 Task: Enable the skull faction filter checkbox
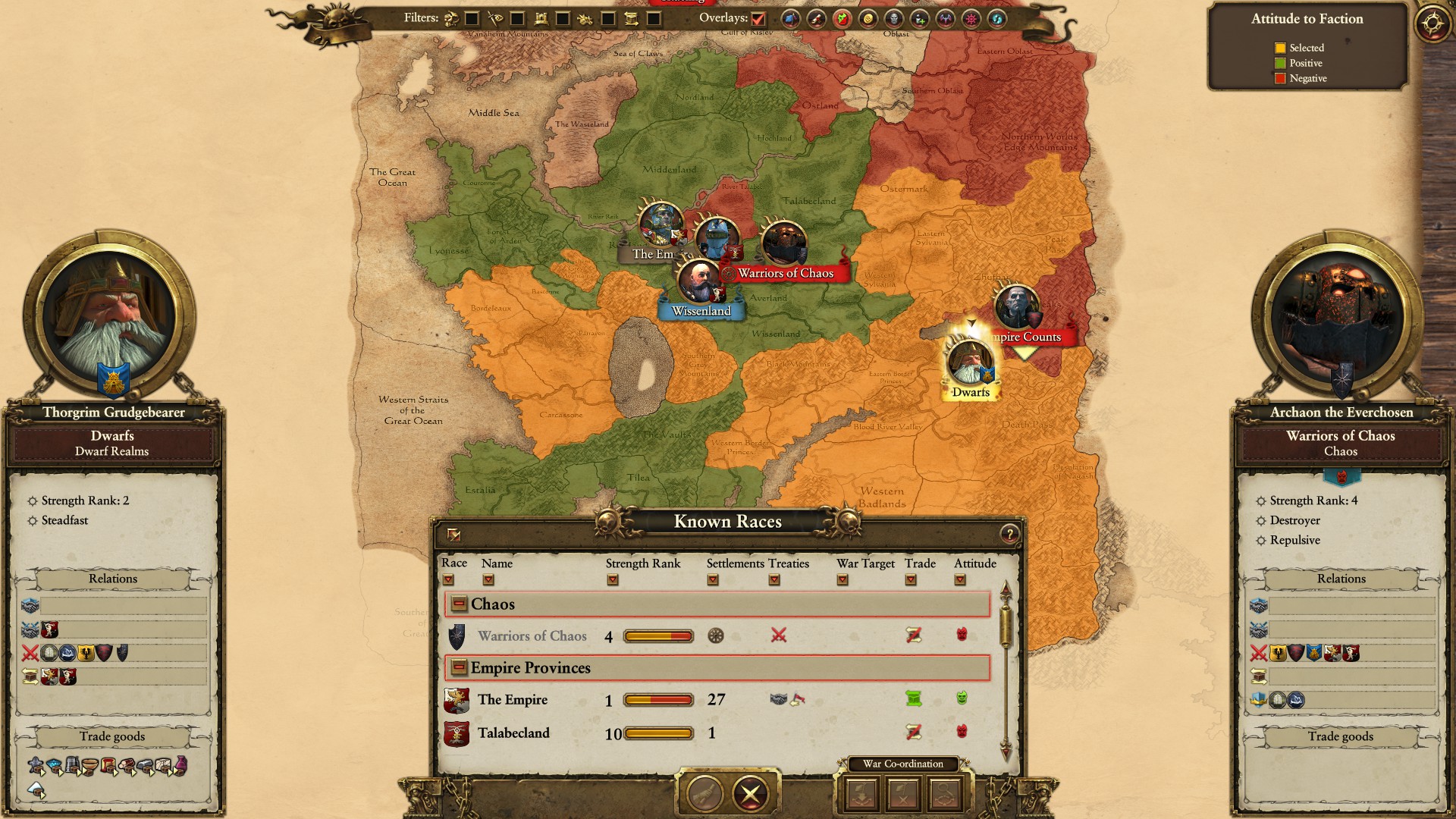click(472, 19)
